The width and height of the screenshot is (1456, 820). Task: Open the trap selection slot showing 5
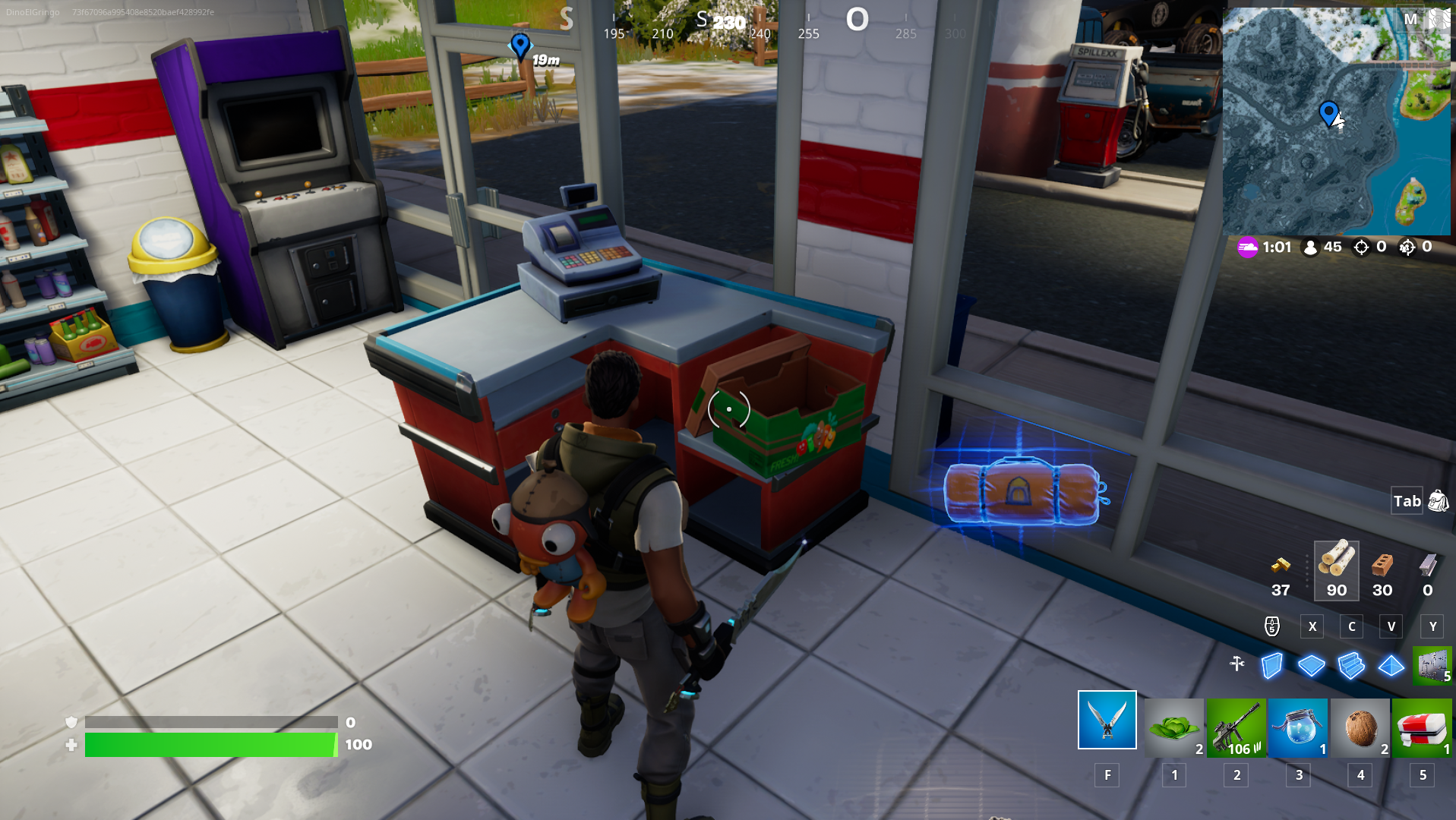point(1431,666)
